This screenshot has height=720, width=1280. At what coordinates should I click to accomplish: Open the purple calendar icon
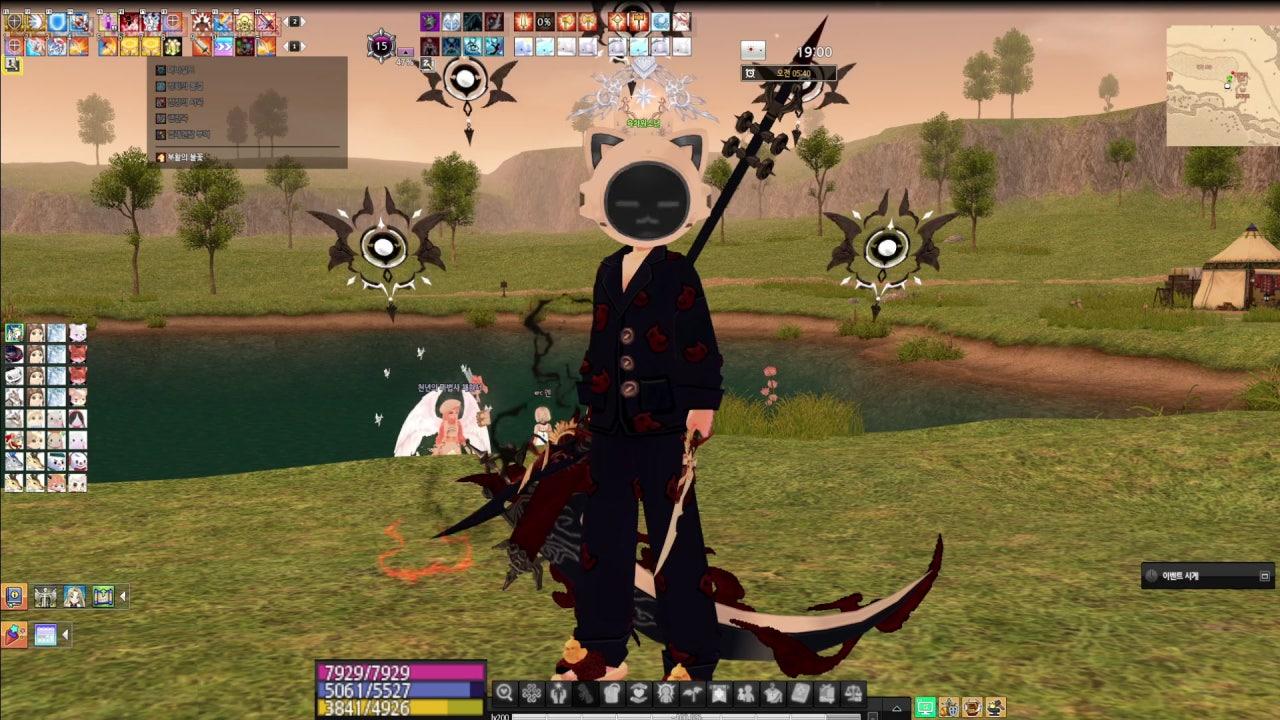[46, 634]
